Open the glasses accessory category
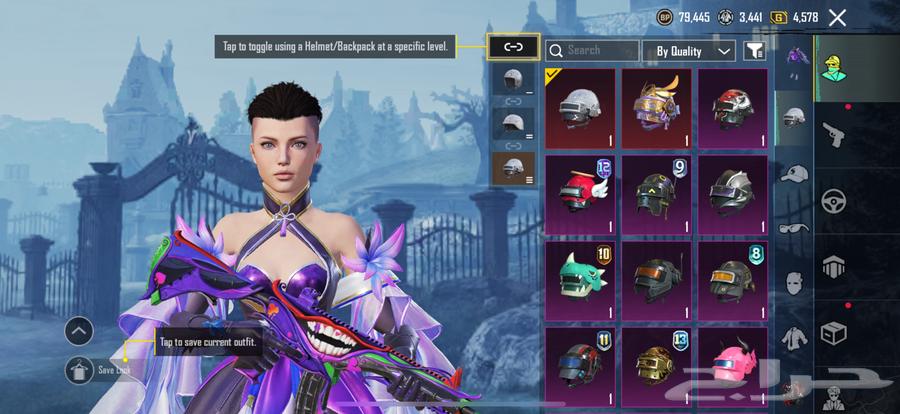Image resolution: width=900 pixels, height=414 pixels. tap(793, 228)
